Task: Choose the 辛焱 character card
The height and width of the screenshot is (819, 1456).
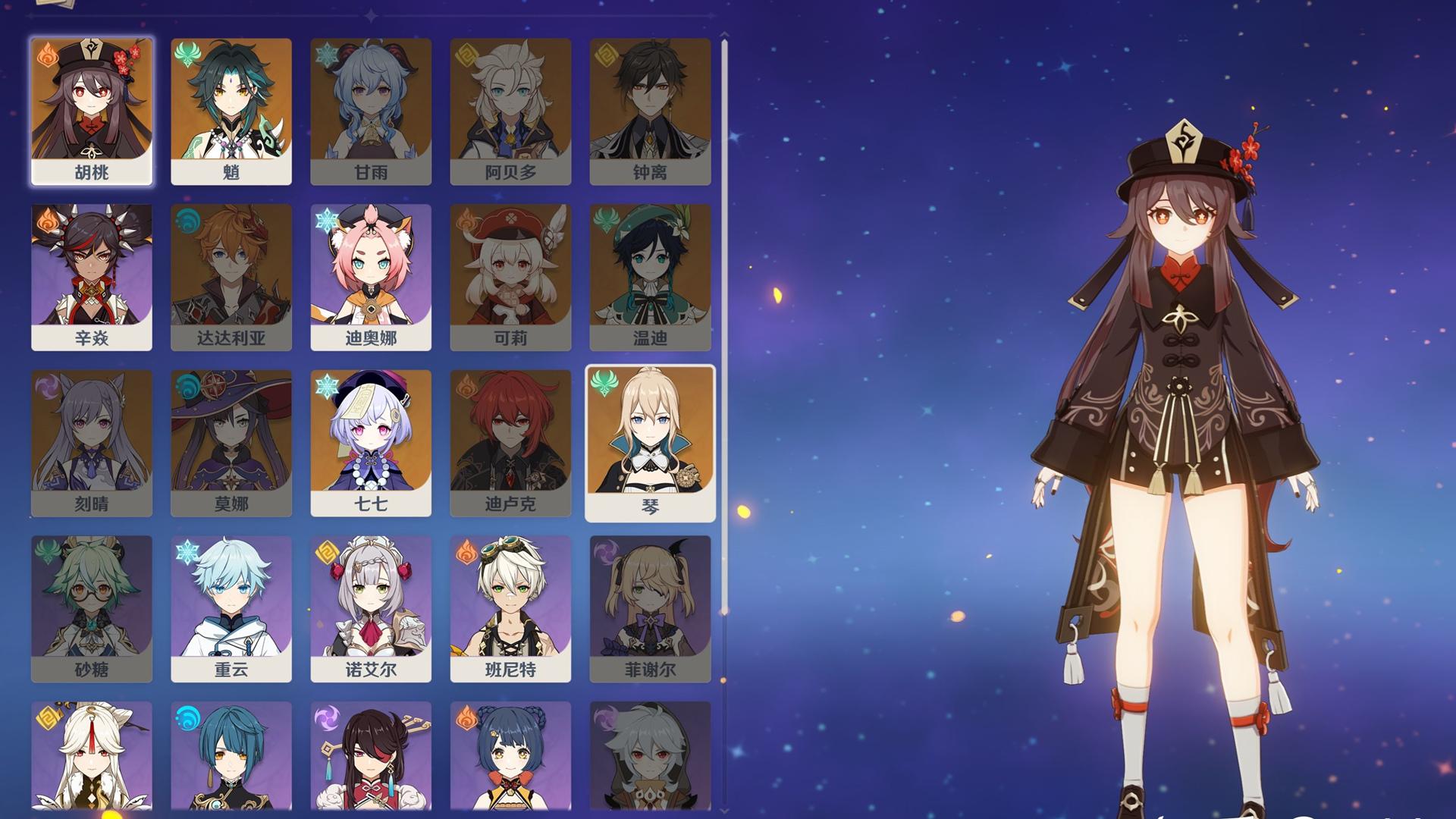Action: pos(92,277)
